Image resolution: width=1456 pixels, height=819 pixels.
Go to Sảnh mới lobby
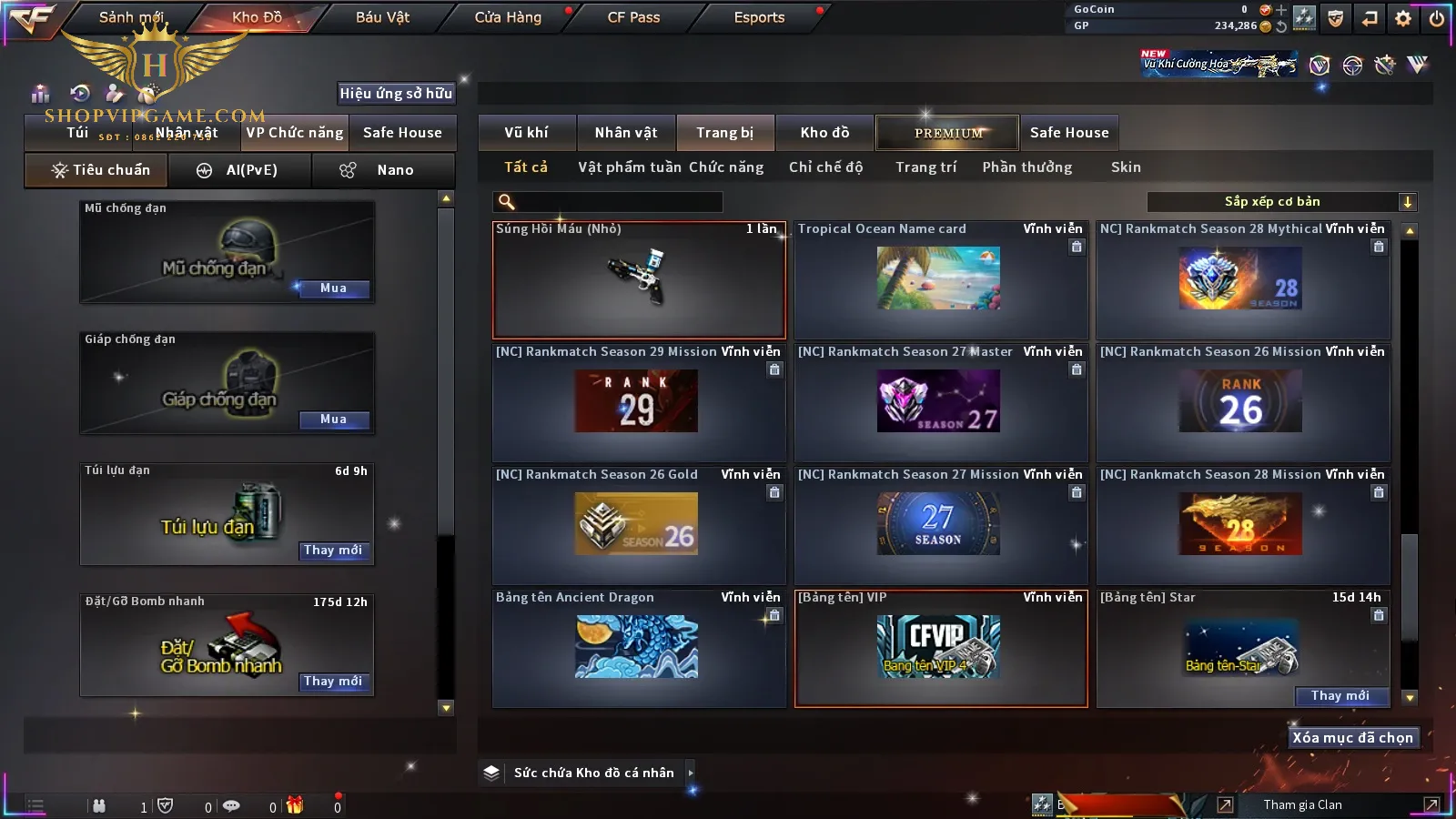coord(131,17)
